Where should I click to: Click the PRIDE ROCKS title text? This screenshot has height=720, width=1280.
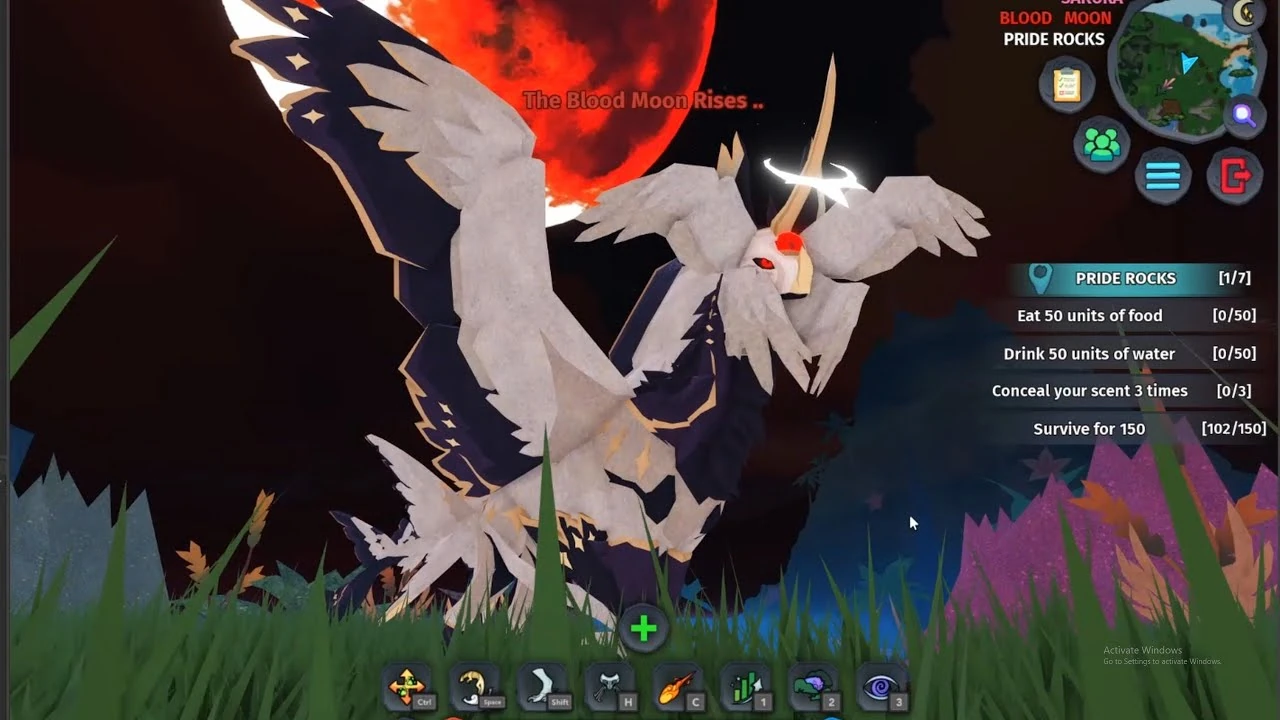(1053, 39)
